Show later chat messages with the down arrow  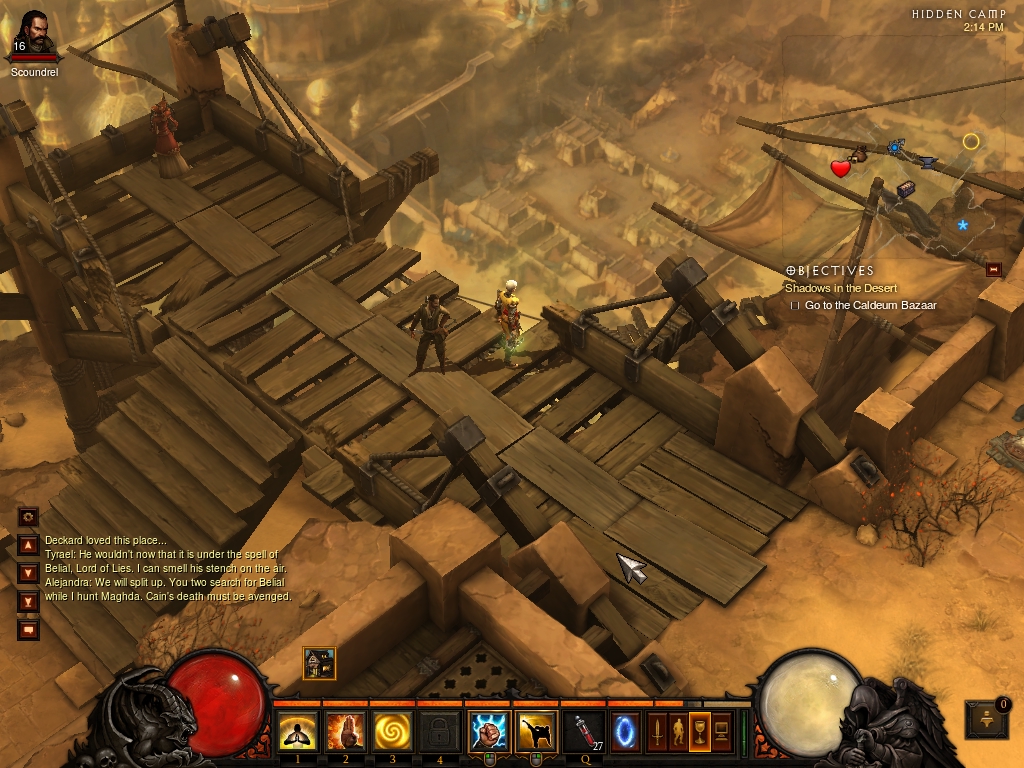coord(28,574)
